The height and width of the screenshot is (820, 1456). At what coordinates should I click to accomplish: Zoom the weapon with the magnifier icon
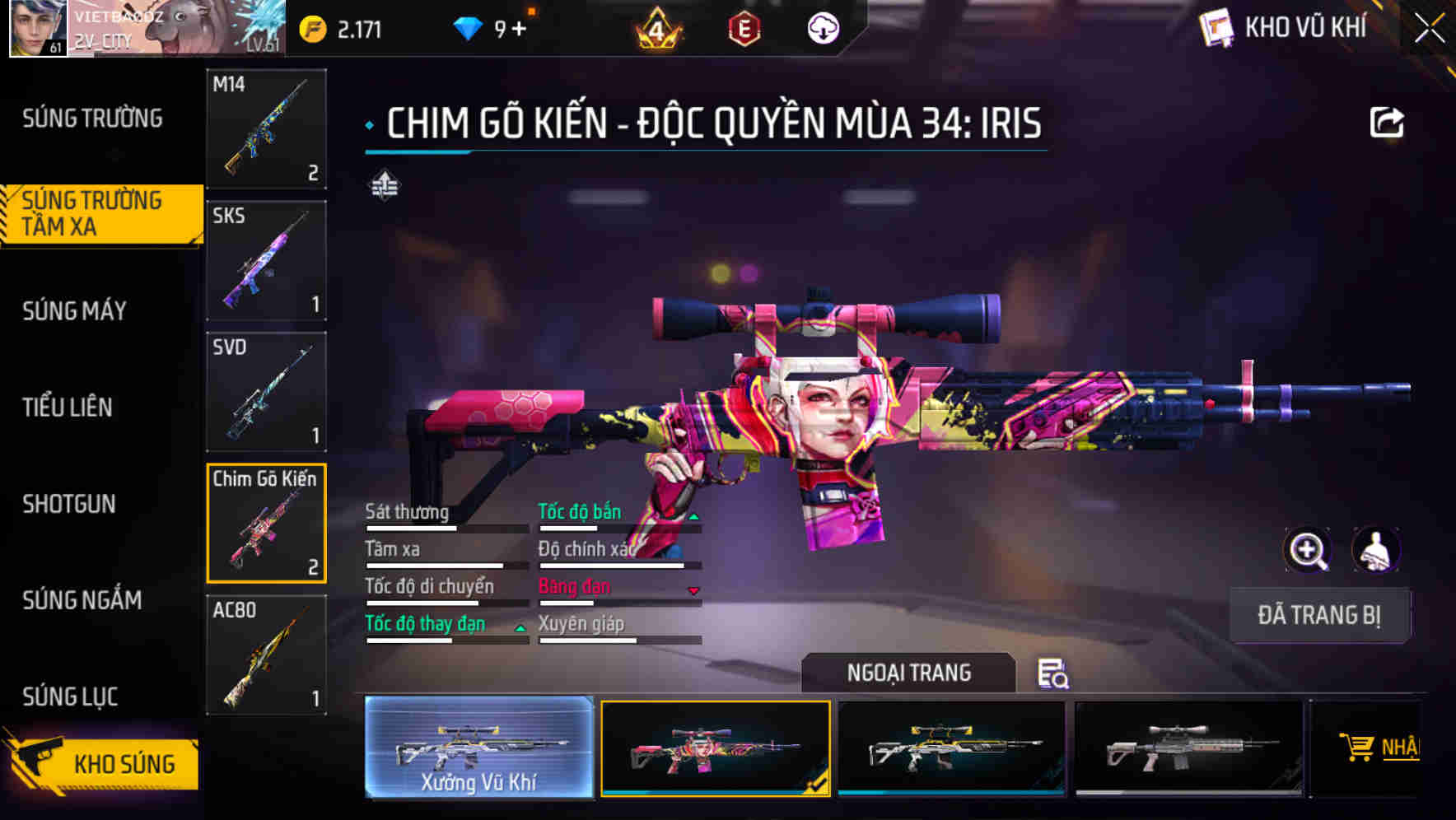click(x=1309, y=550)
